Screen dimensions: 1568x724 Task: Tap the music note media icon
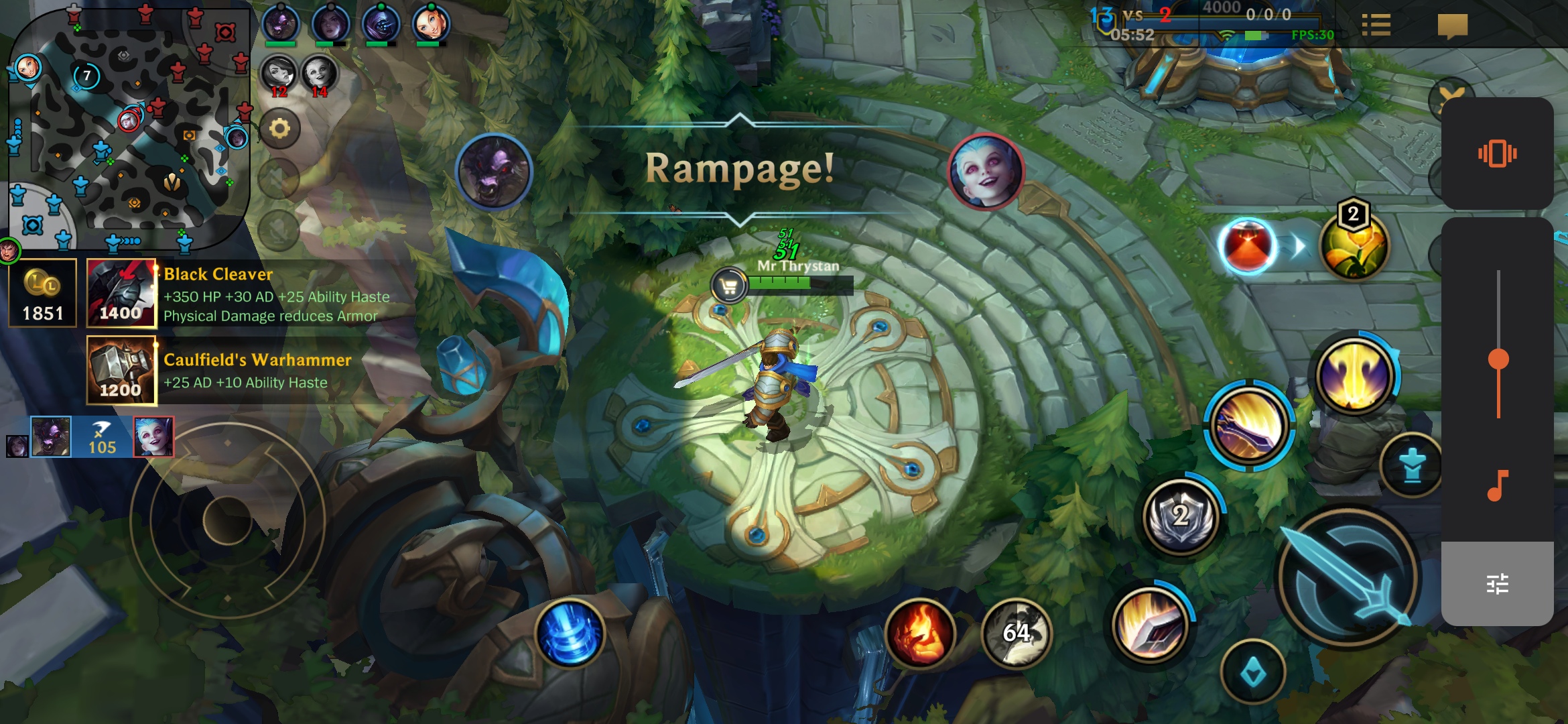(1497, 485)
